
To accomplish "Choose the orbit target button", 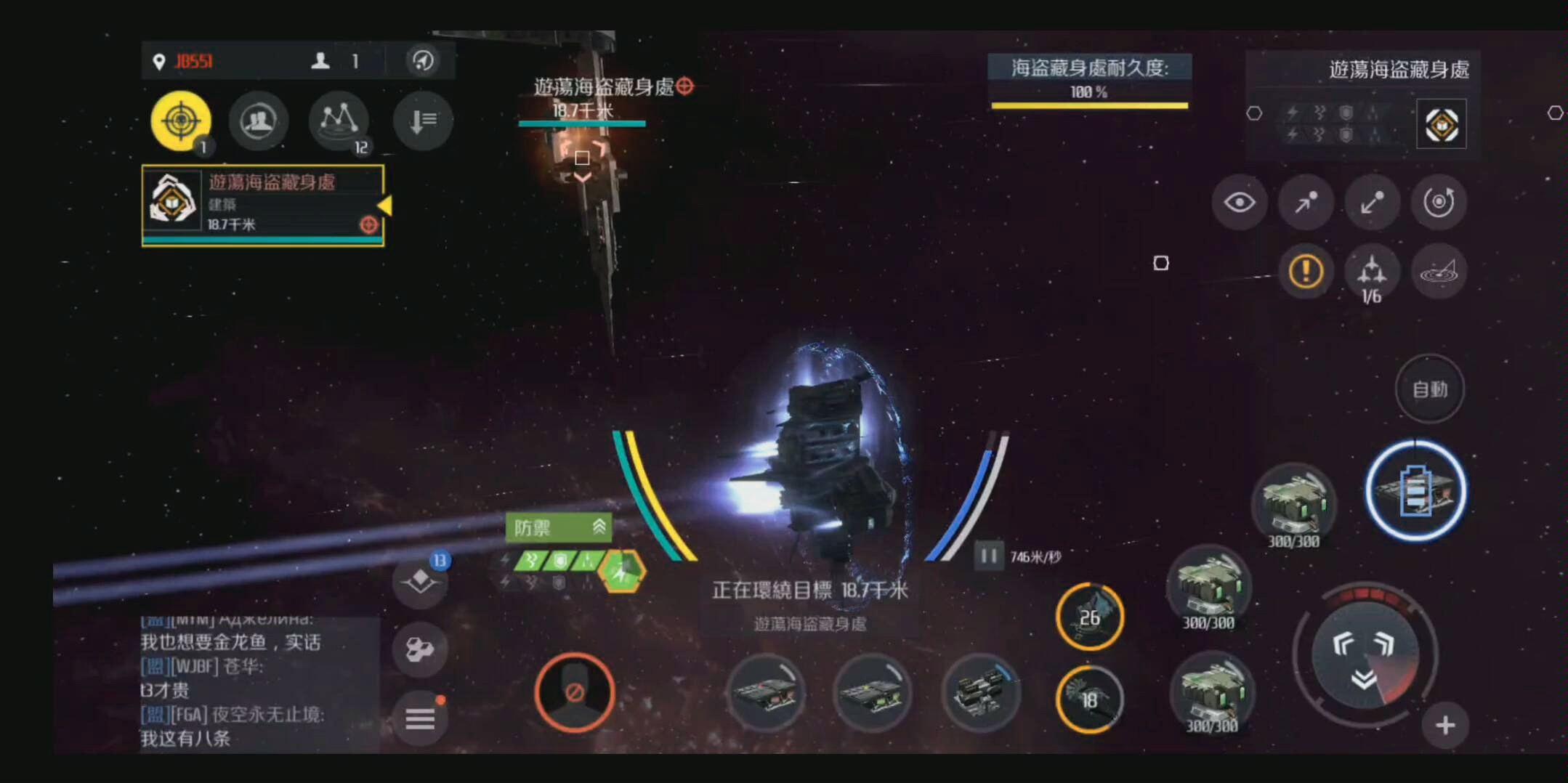I will click(x=1439, y=203).
